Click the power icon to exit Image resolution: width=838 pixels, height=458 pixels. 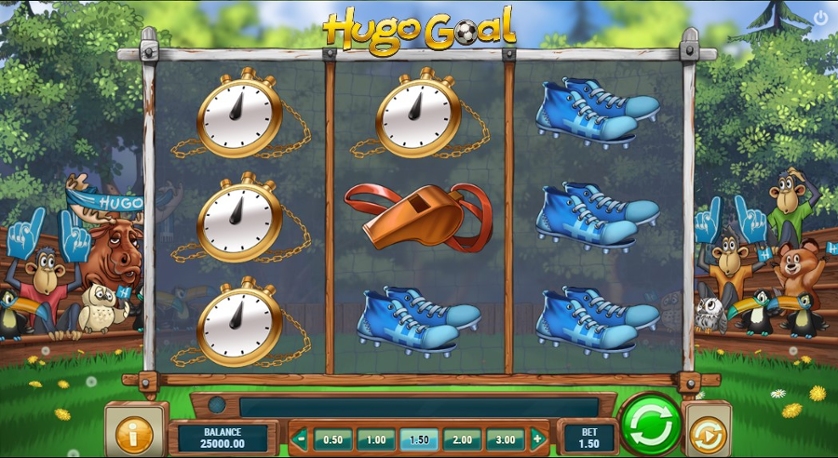821,17
